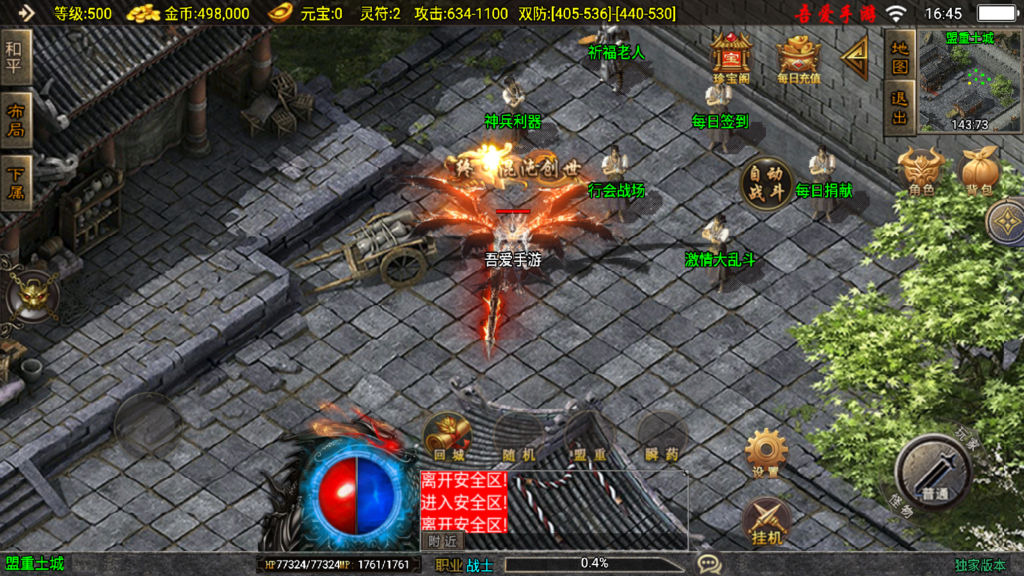1024x576 pixels.
Task: Open the 每日充值 daily recharge icon
Action: coord(798,56)
